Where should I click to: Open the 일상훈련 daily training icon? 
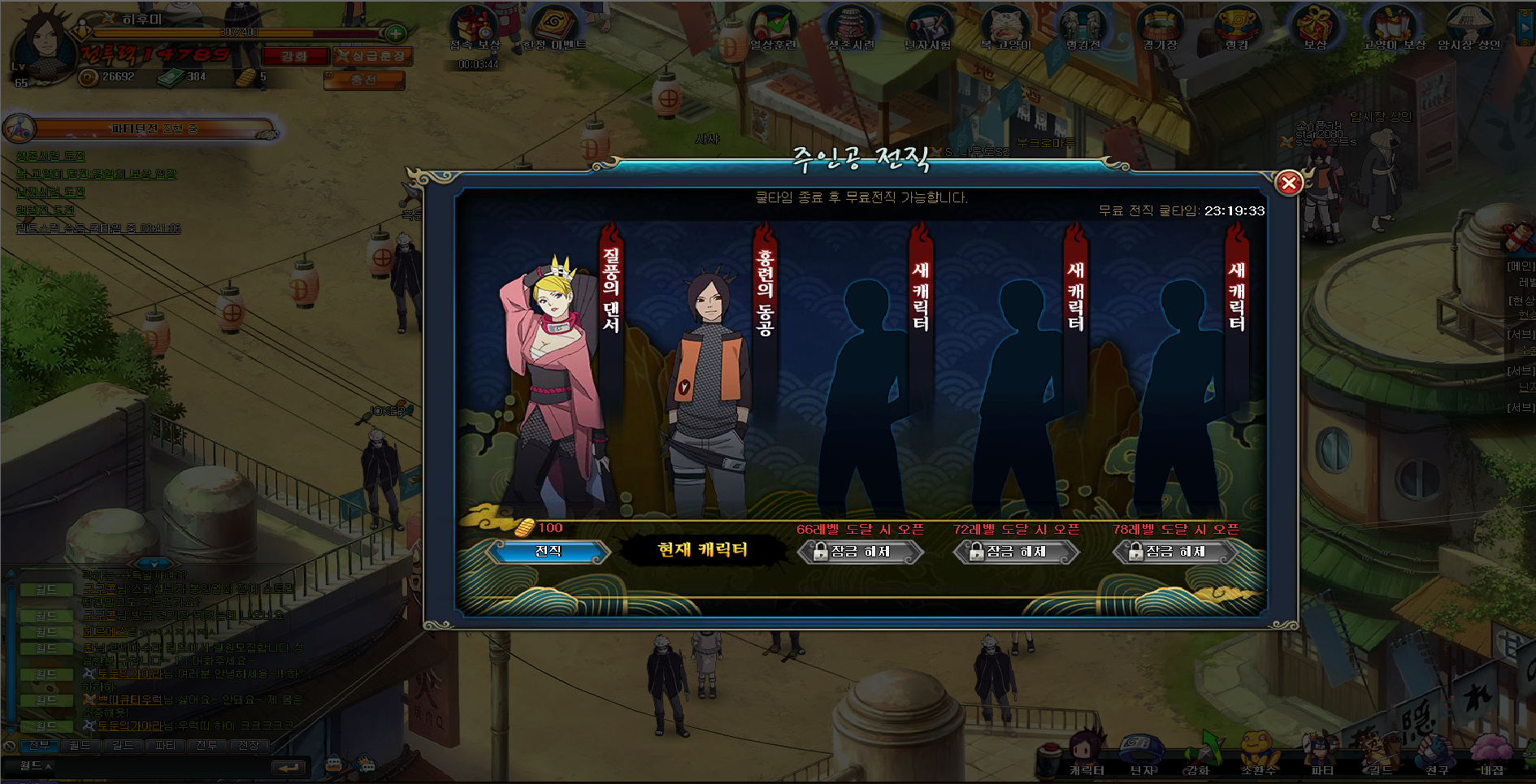coord(772,27)
